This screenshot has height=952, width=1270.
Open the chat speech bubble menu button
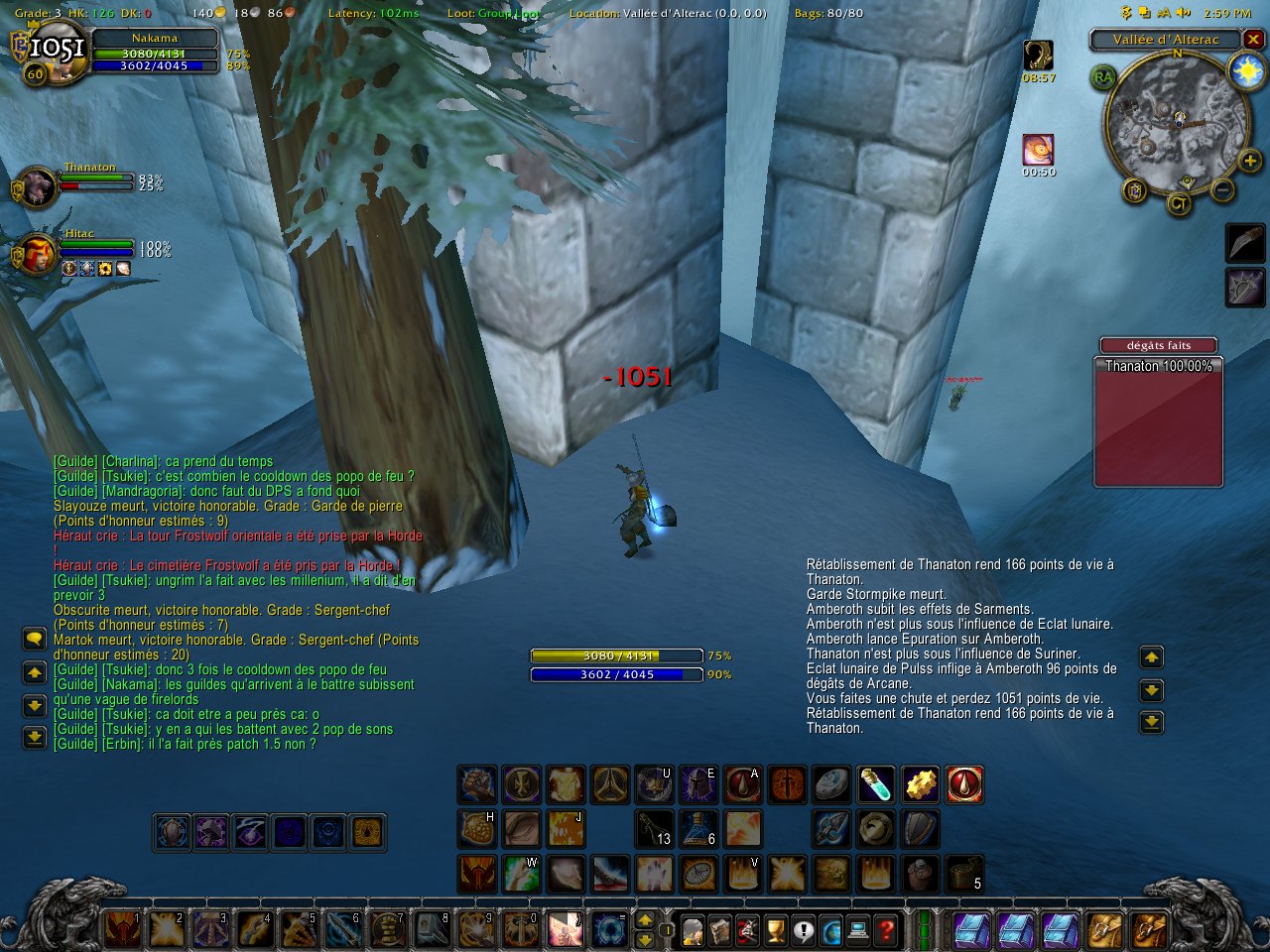(x=35, y=640)
